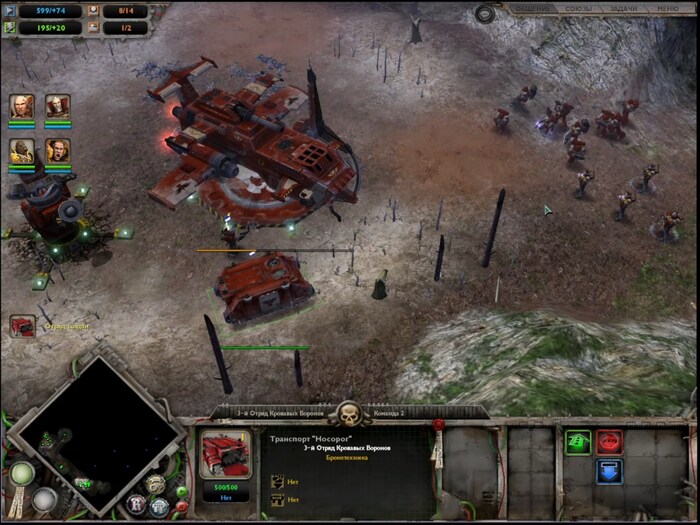Select the top-right hero squad portrait
Screen dimensions: 700x525
pyautogui.click(x=57, y=106)
